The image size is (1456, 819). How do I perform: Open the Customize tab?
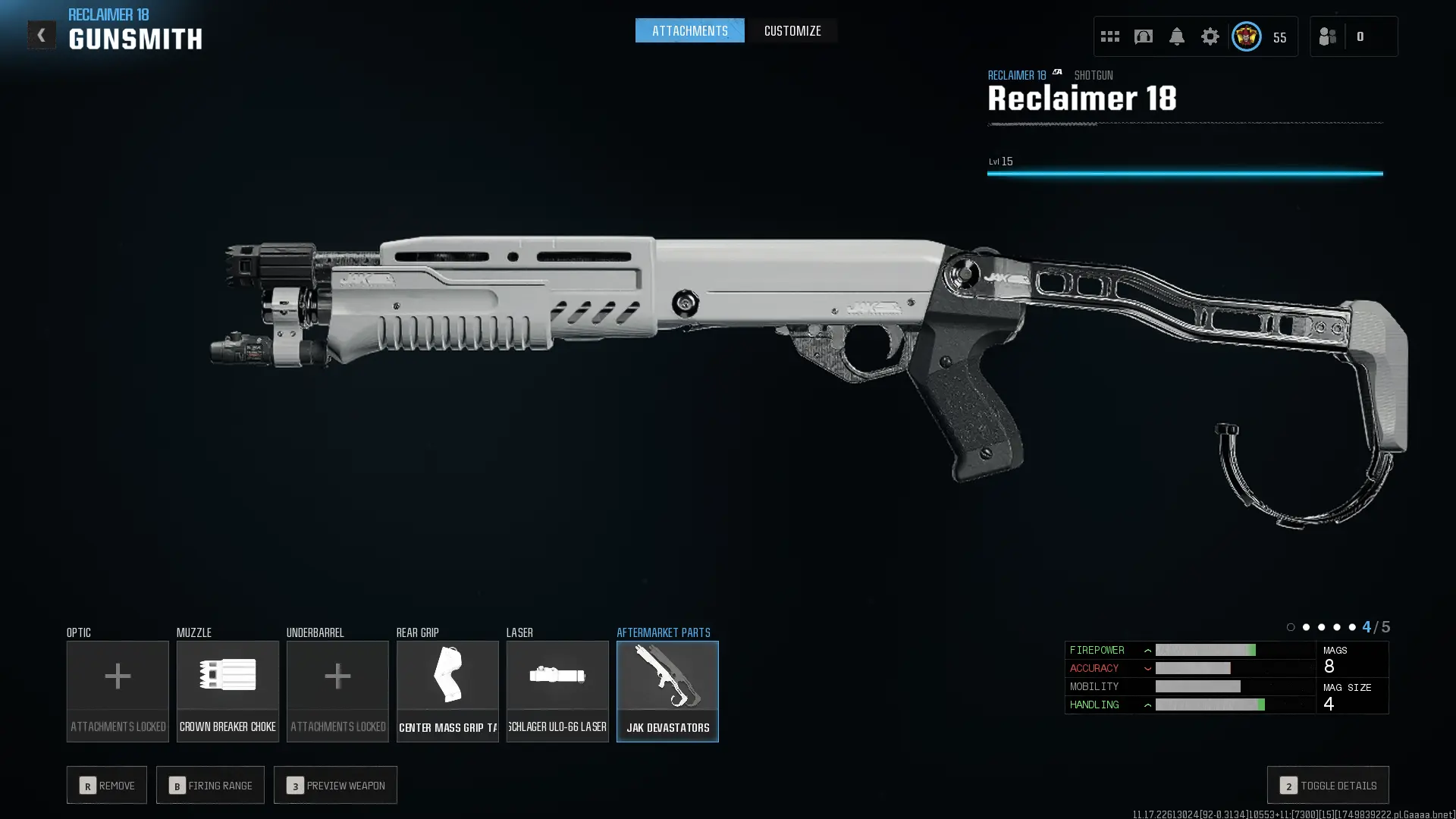[x=792, y=31]
